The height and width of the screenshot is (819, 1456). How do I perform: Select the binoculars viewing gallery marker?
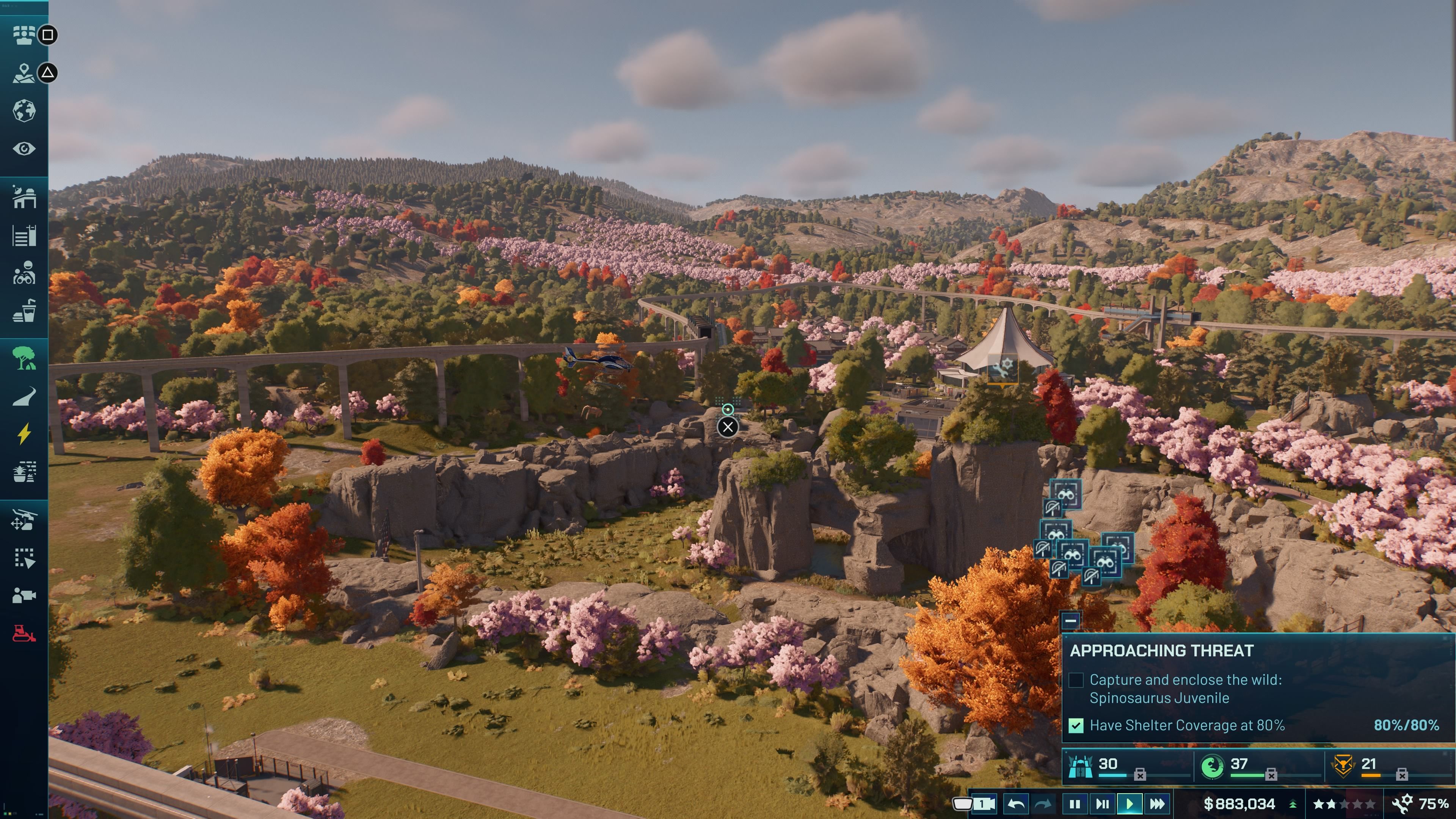pos(1065,494)
